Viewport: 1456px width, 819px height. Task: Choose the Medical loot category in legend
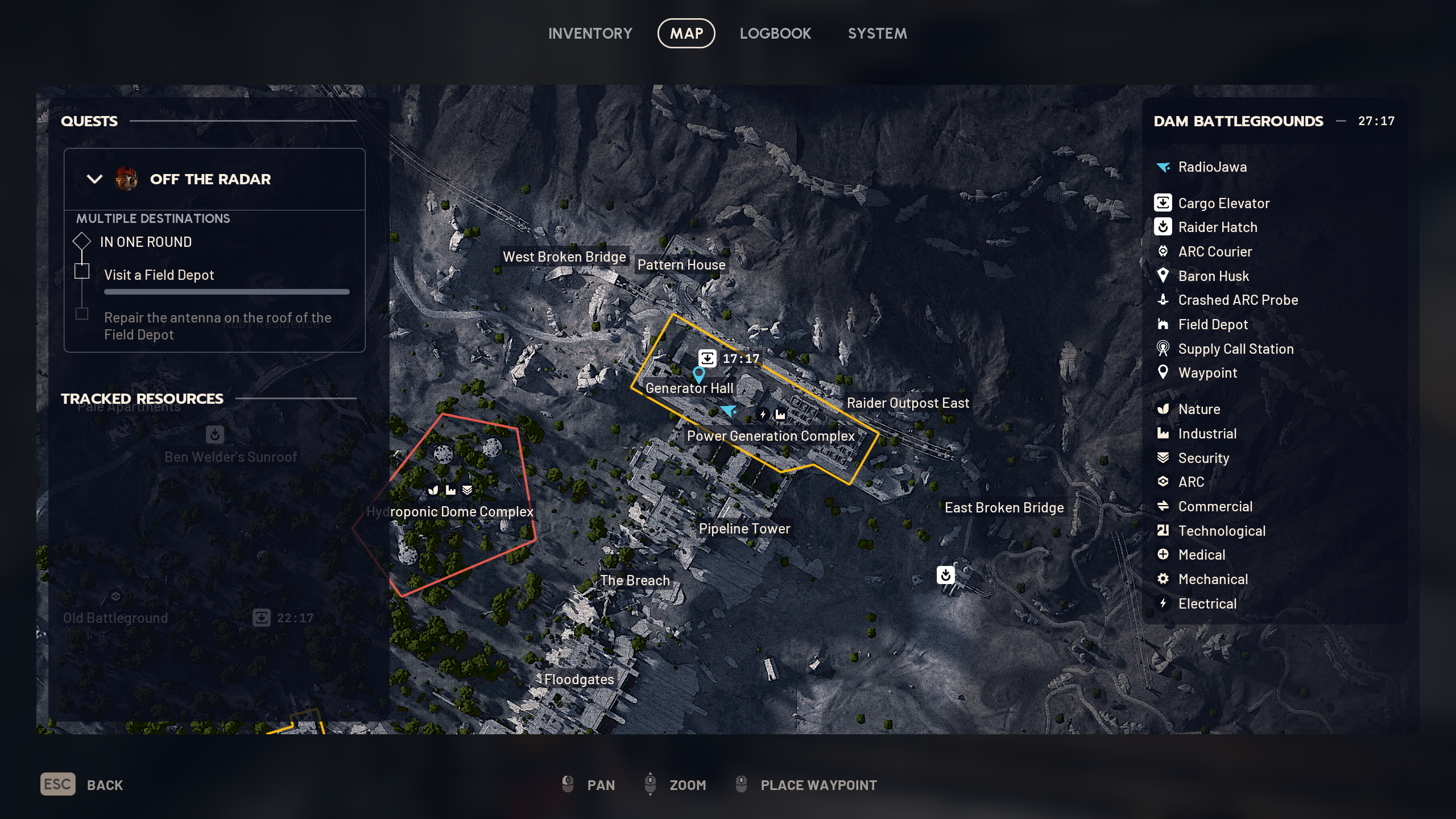coord(1201,555)
